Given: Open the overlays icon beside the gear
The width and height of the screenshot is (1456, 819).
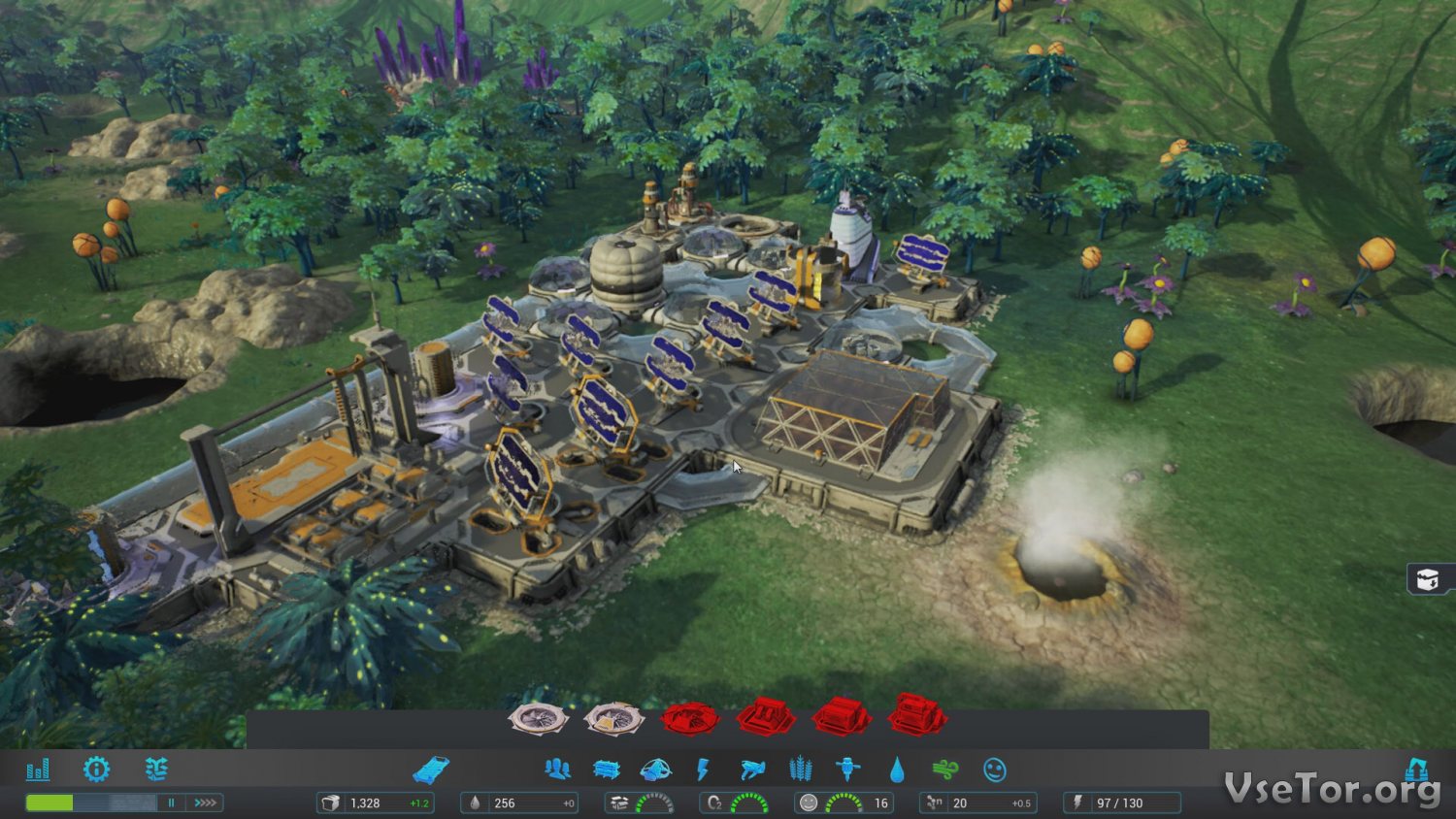Looking at the screenshot, I should (156, 770).
